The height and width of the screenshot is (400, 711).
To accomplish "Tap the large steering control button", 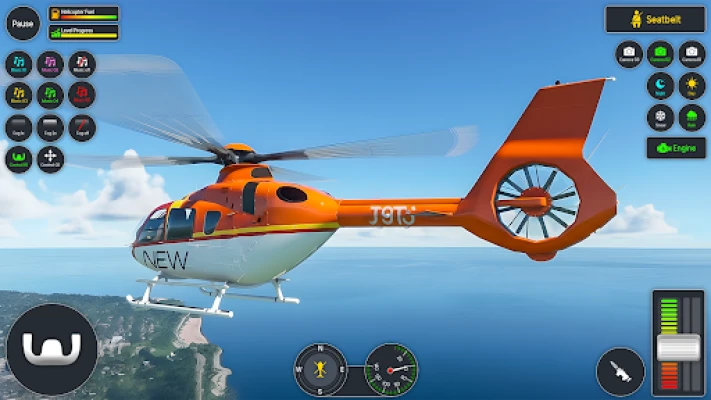I will pos(52,350).
